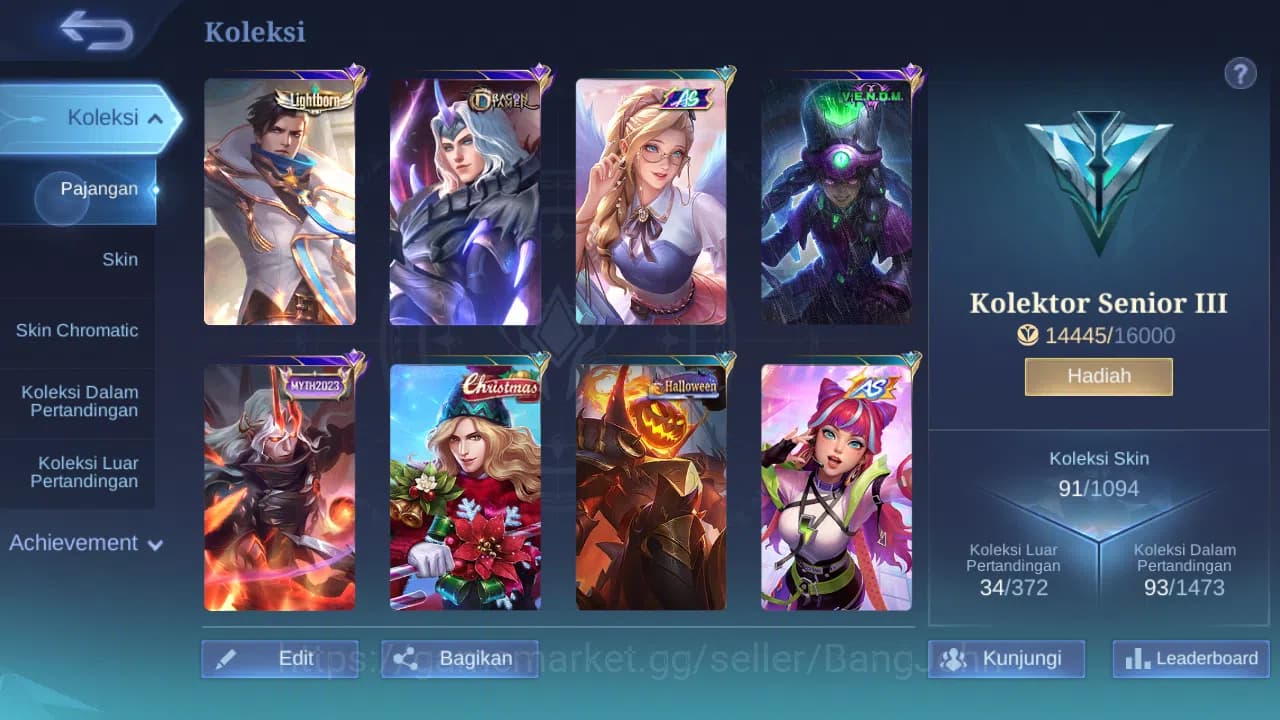Switch to the Skin tab

120,259
